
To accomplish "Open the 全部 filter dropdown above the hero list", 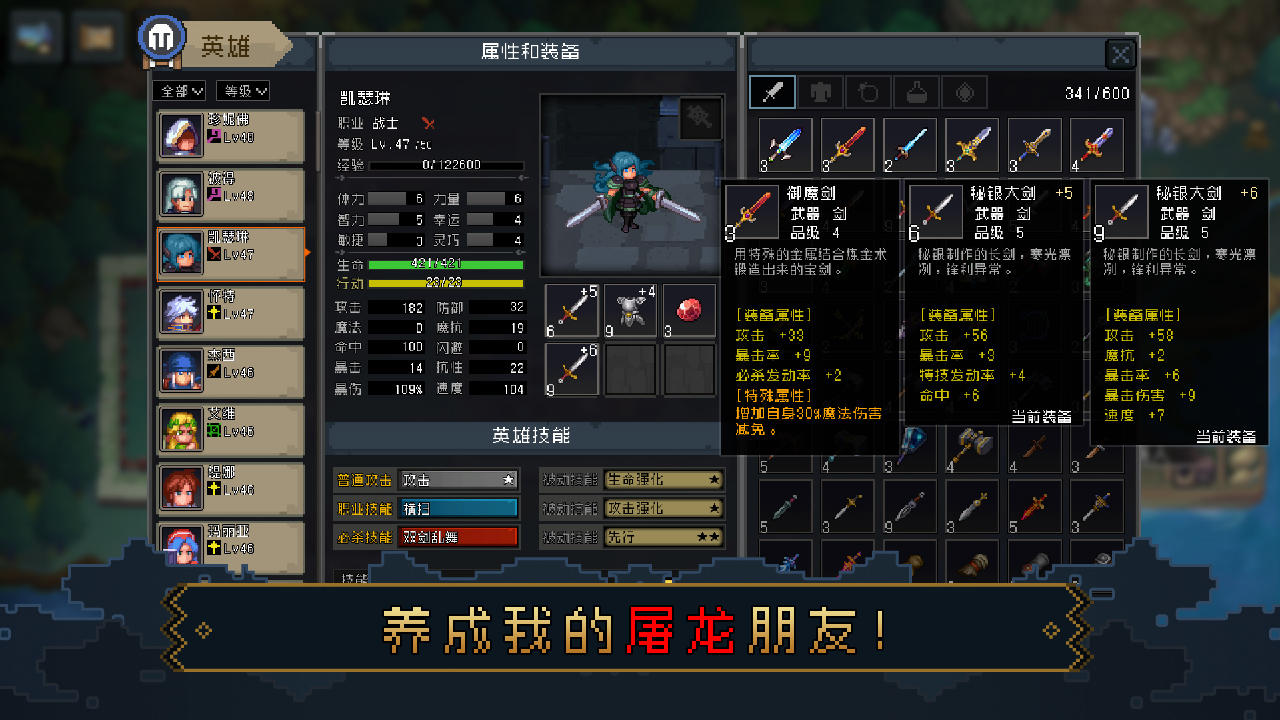I will click(x=177, y=90).
